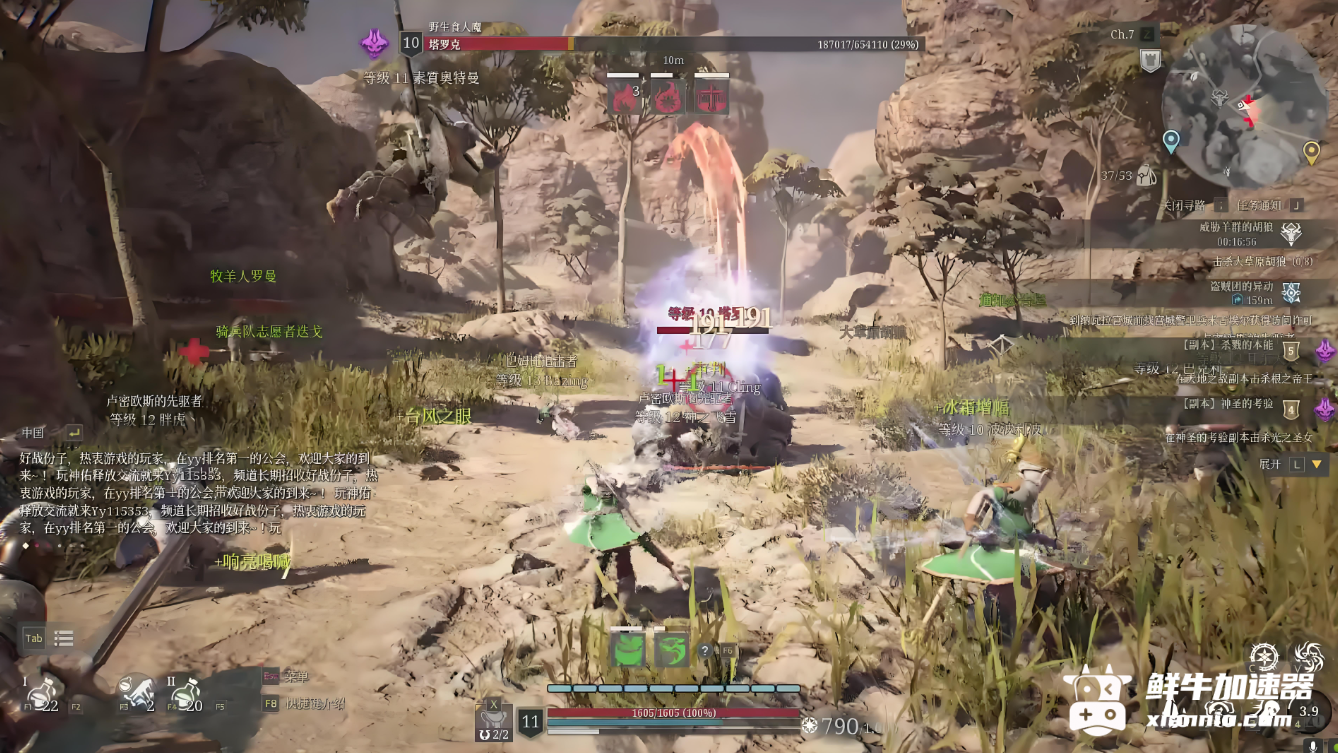
Task: Use the green potion slot with 20
Action: 186,693
